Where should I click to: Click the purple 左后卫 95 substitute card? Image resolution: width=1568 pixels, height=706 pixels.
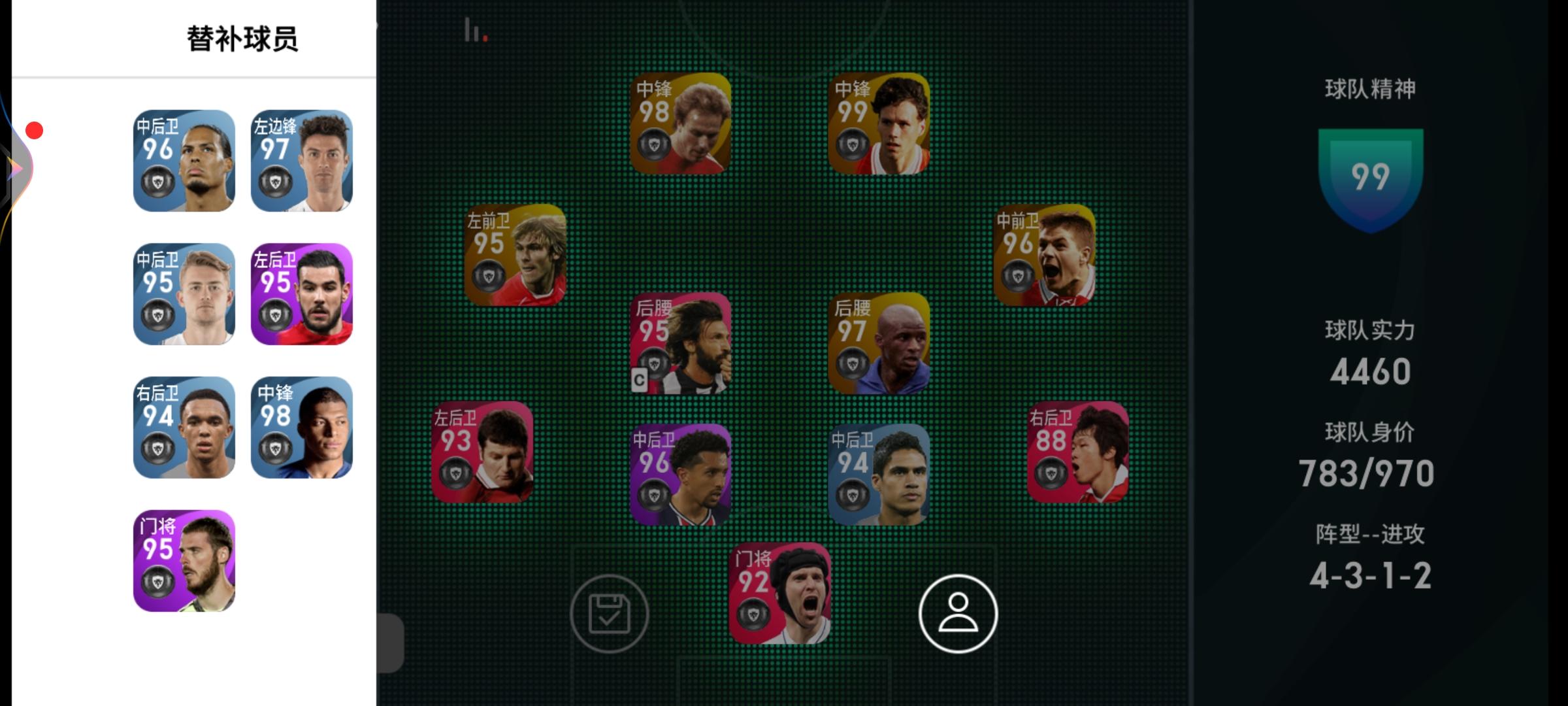[x=302, y=294]
